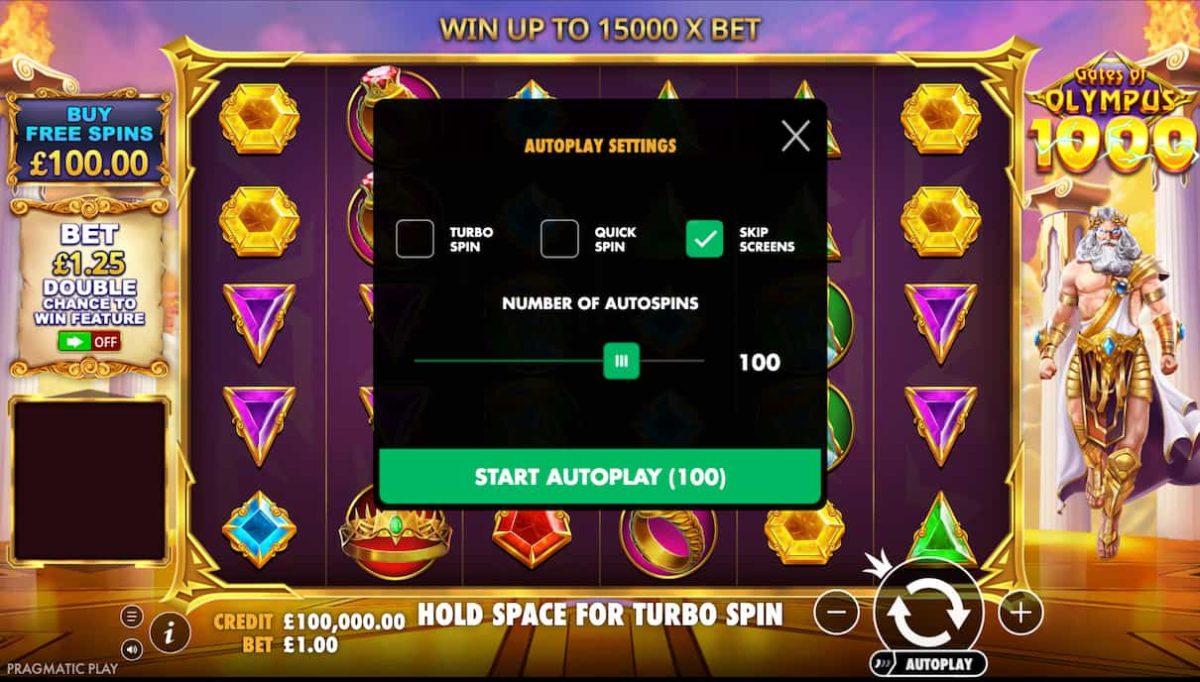Open the hamburger menu icon
The height and width of the screenshot is (682, 1200).
(132, 616)
